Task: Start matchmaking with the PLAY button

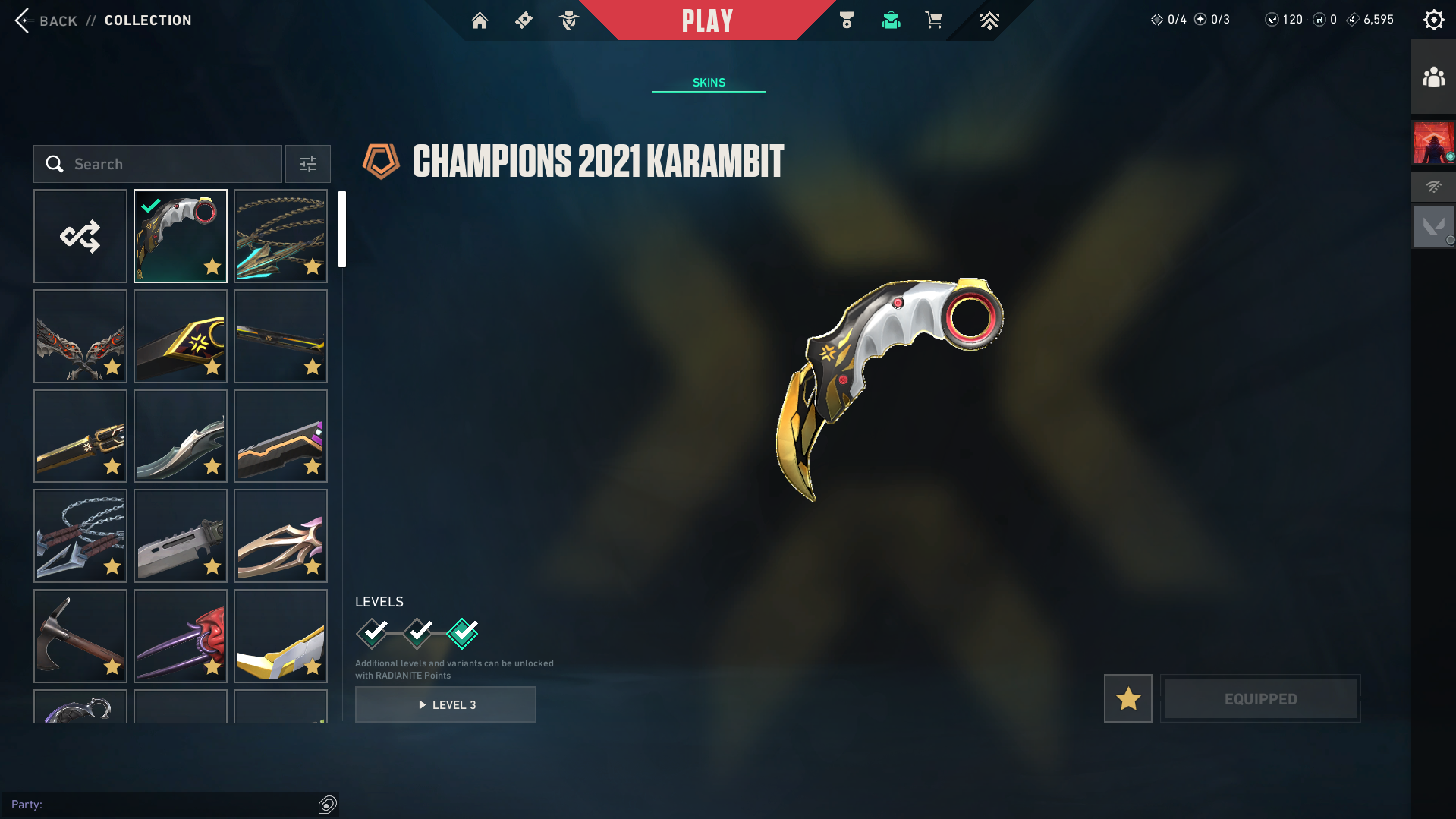Action: point(707,20)
